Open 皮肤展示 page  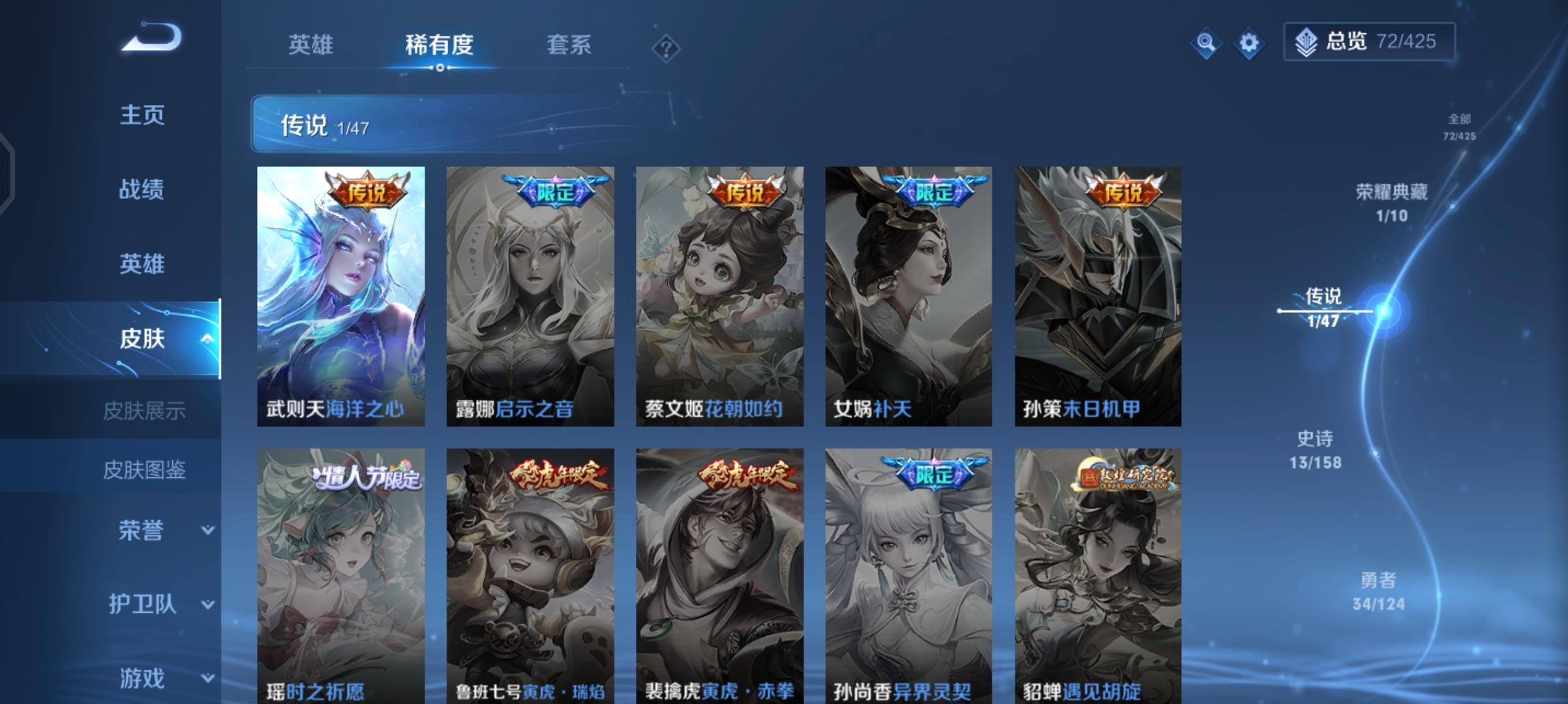pyautogui.click(x=145, y=410)
